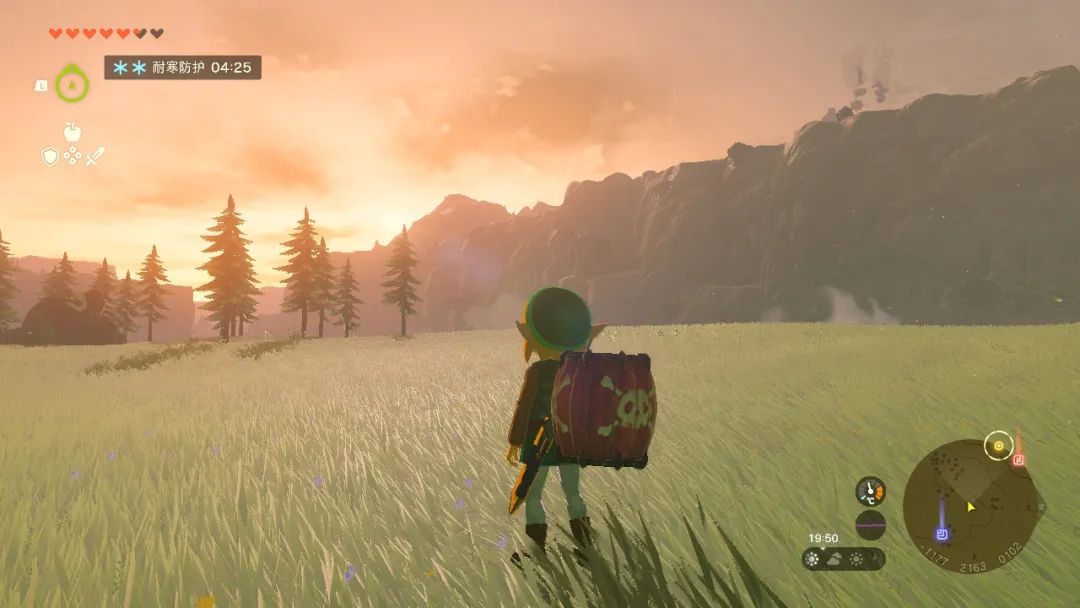Image resolution: width=1080 pixels, height=608 pixels.
Task: Select the yellow quest marker on minimap
Action: point(997,445)
